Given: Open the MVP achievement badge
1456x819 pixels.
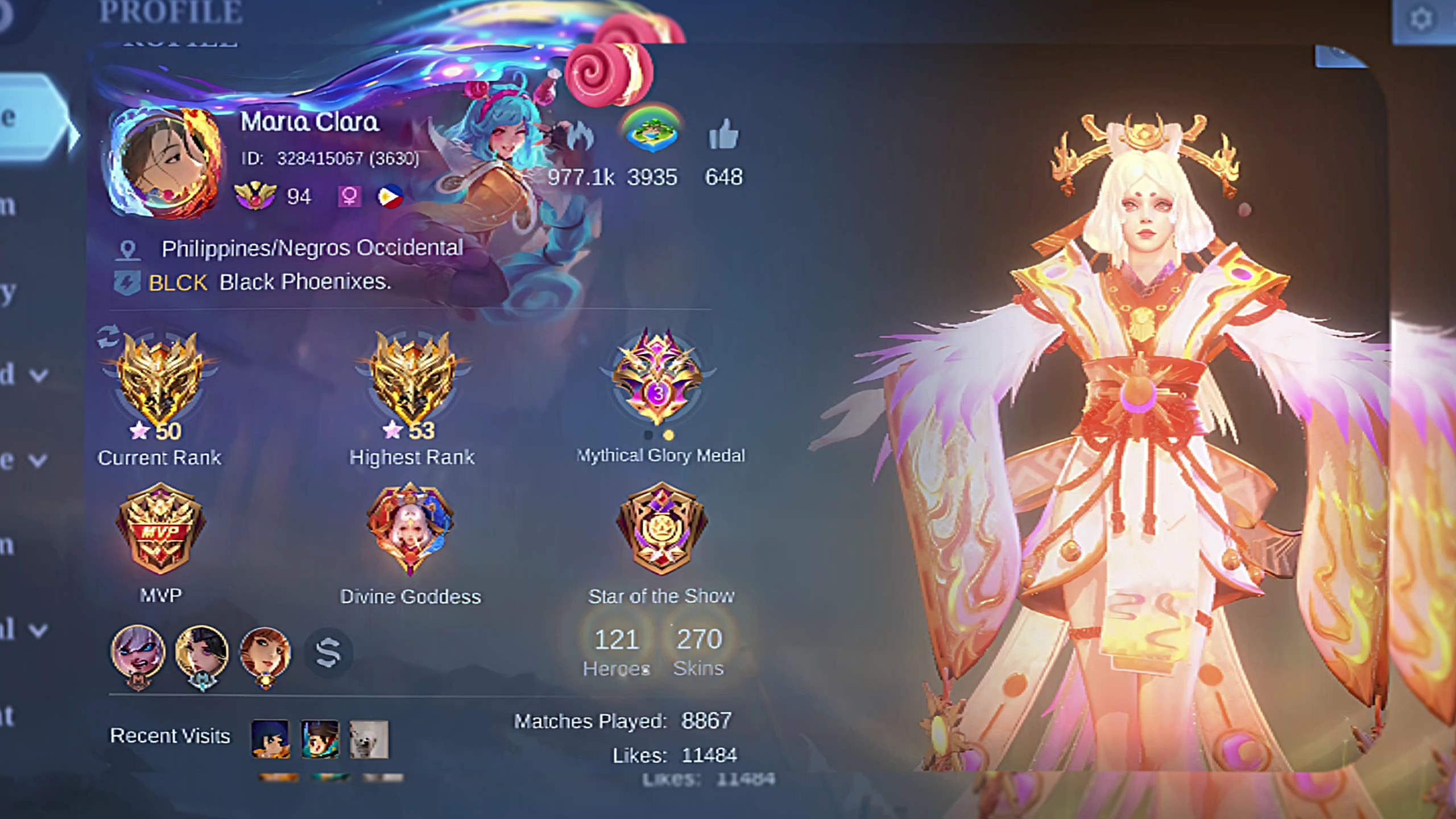Looking at the screenshot, I should [160, 529].
